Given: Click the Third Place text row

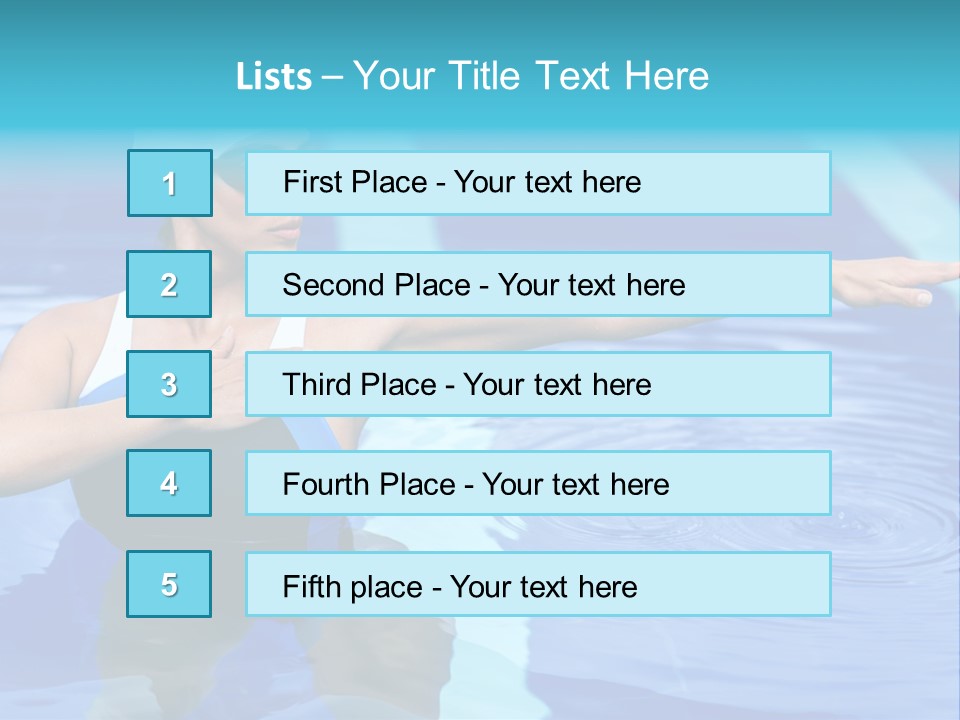Looking at the screenshot, I should tap(538, 384).
